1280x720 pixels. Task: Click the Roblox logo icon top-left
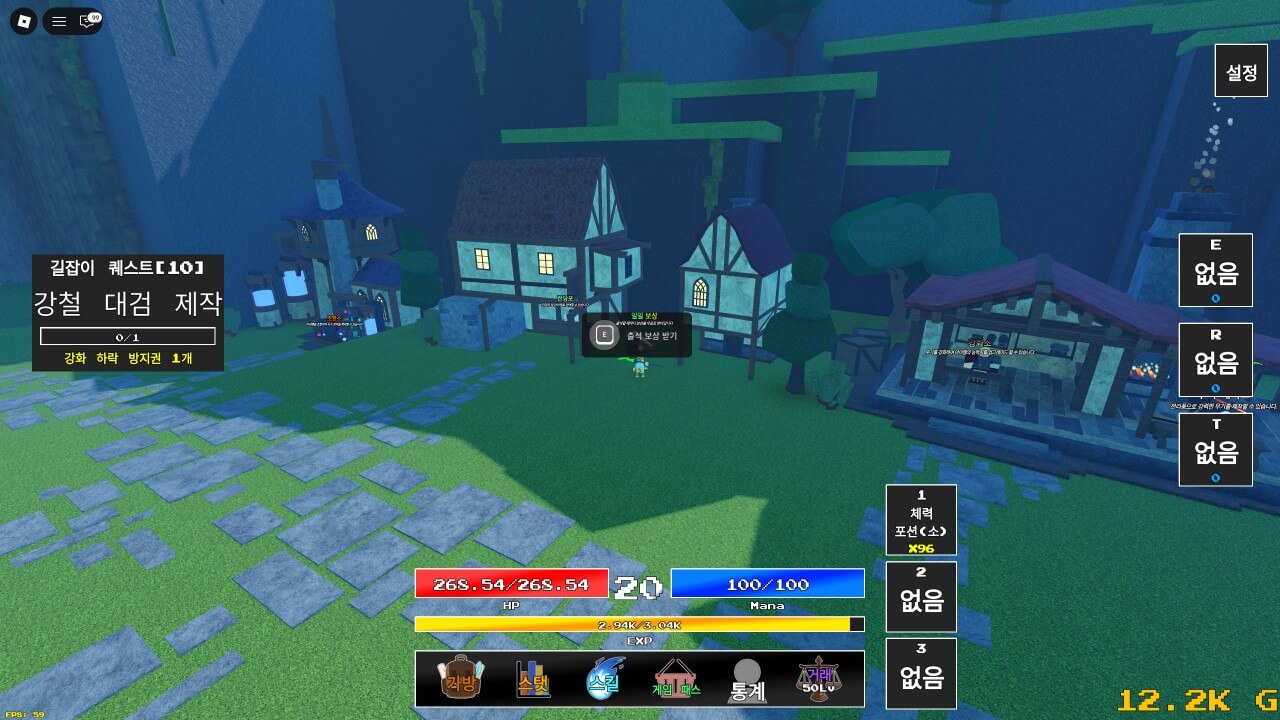[x=26, y=19]
